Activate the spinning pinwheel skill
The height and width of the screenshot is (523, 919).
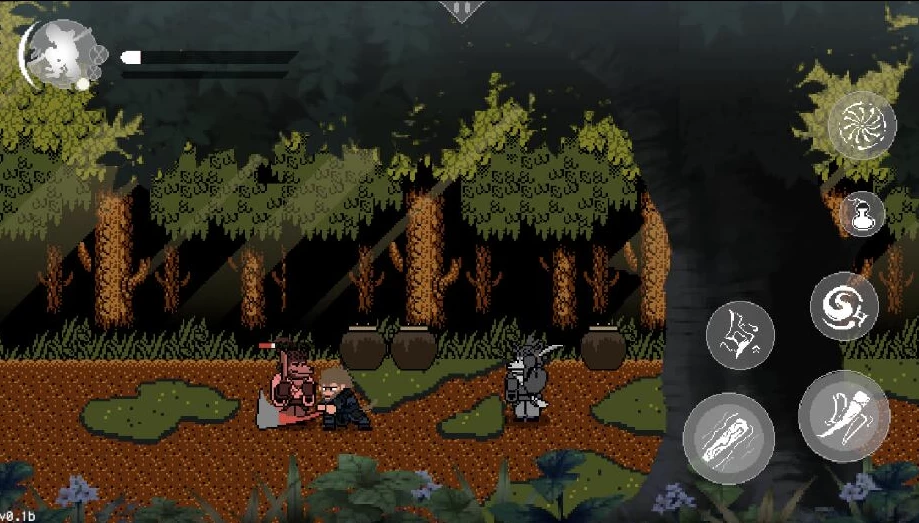pyautogui.click(x=861, y=126)
